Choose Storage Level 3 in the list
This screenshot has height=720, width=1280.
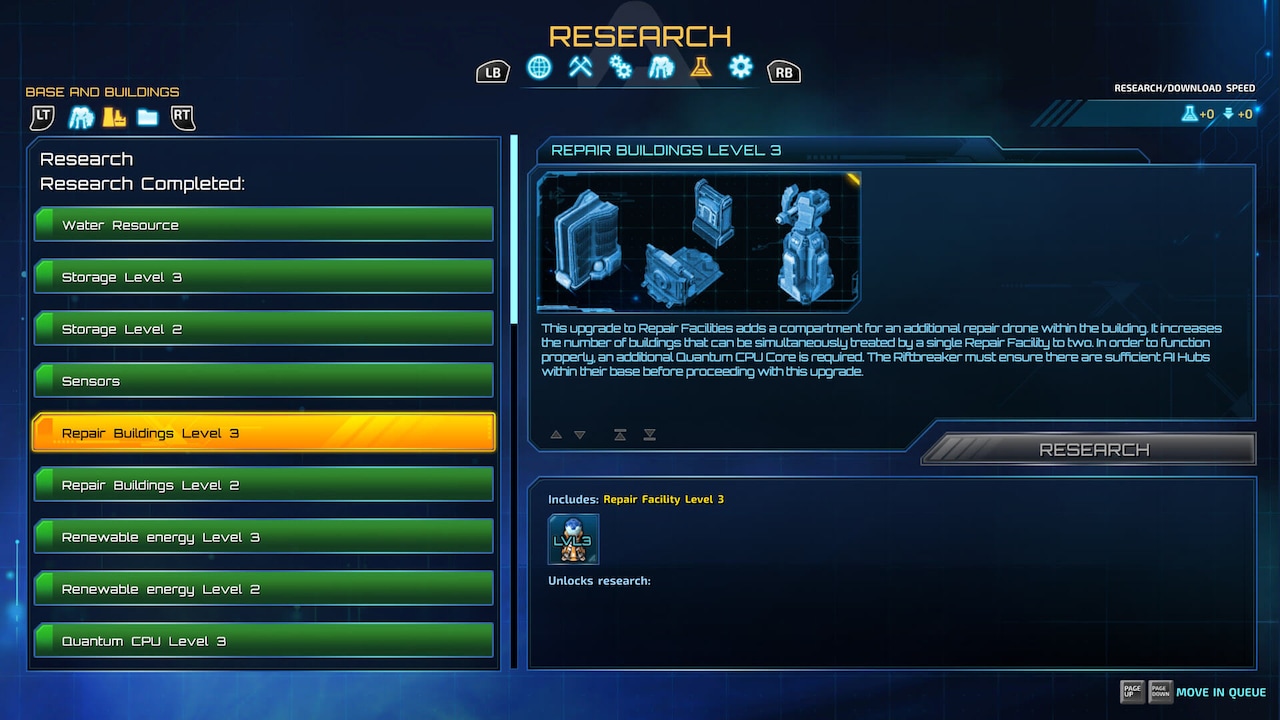(x=264, y=277)
